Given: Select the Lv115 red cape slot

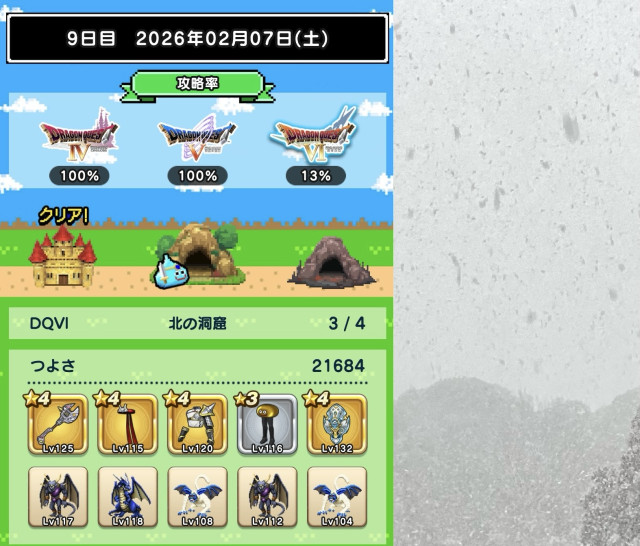Looking at the screenshot, I should 128,425.
